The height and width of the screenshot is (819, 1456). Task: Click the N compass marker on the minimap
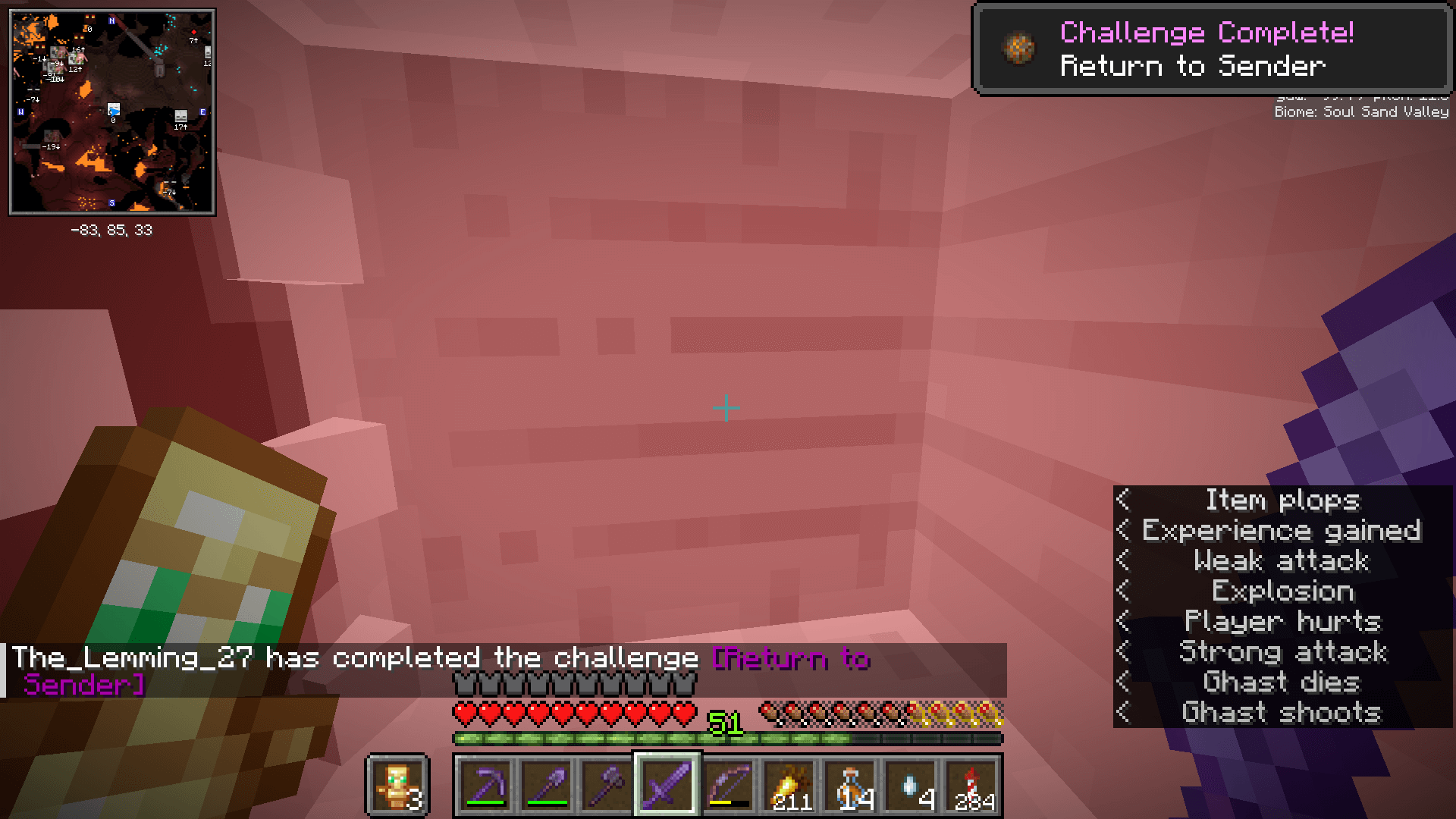(x=111, y=20)
